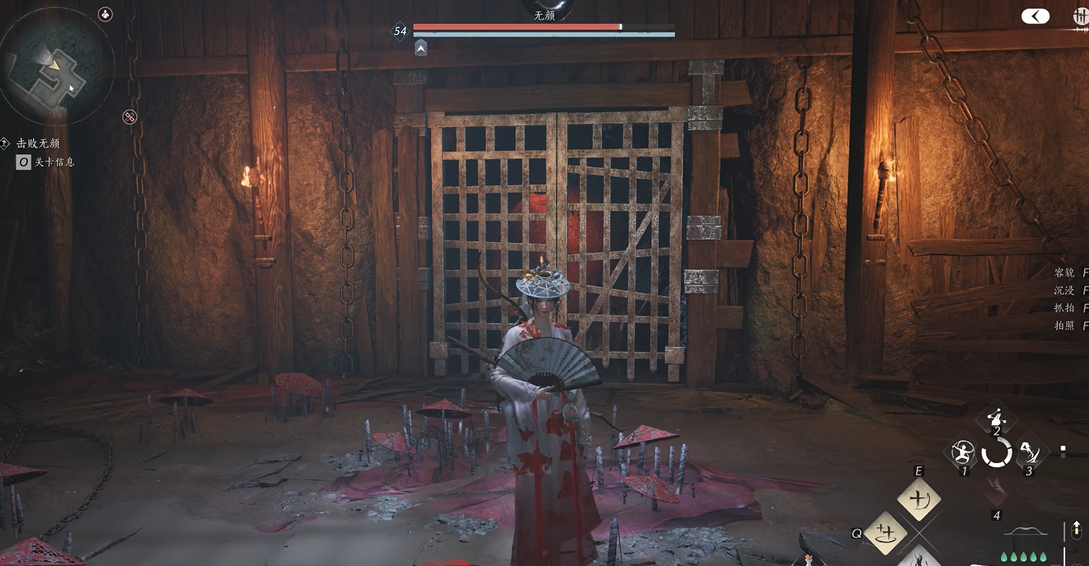Activate the Q martial art skill diamond
The height and width of the screenshot is (566, 1089).
point(885,532)
